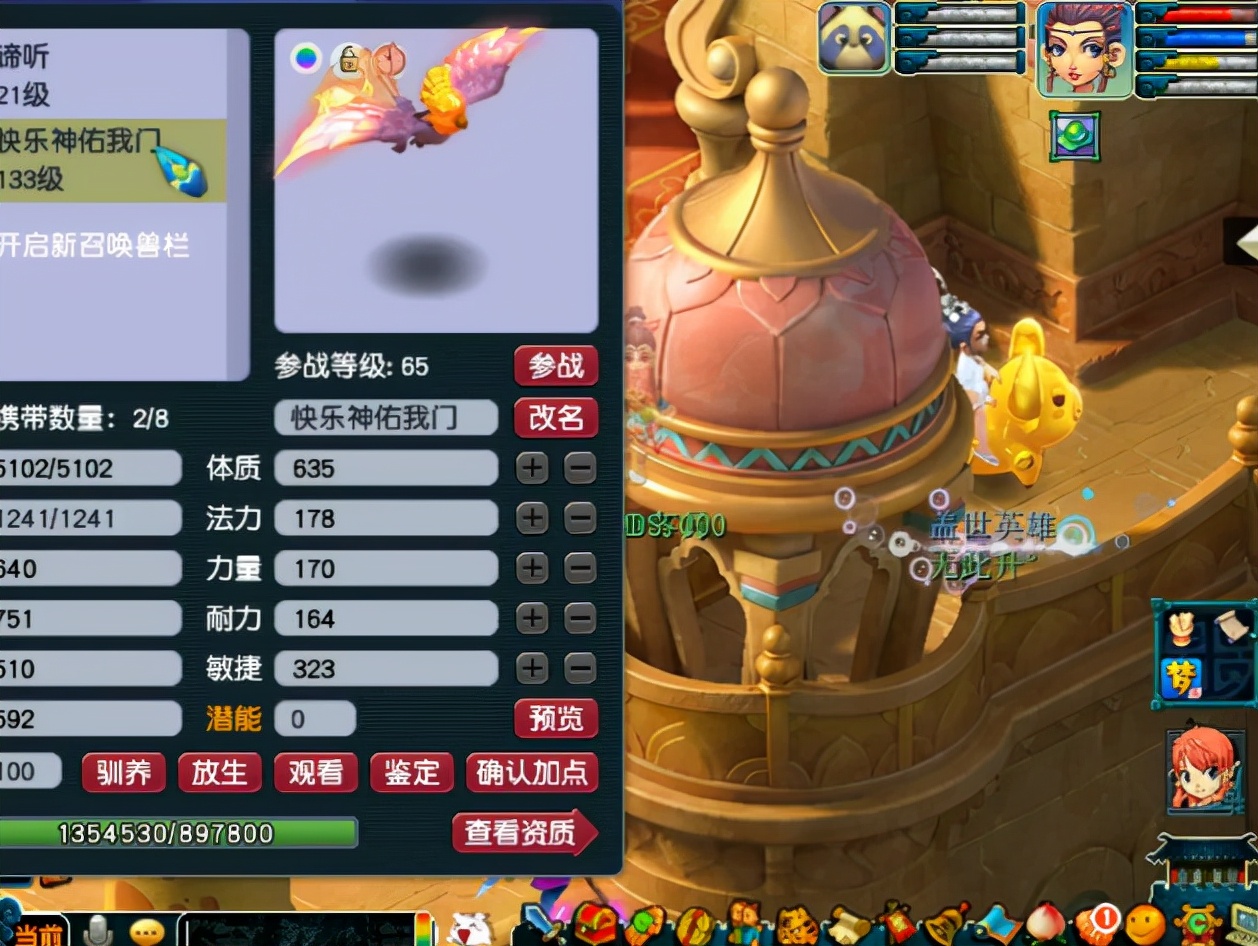This screenshot has height=946, width=1258.
Task: Add a point to 体质
Action: click(x=532, y=468)
